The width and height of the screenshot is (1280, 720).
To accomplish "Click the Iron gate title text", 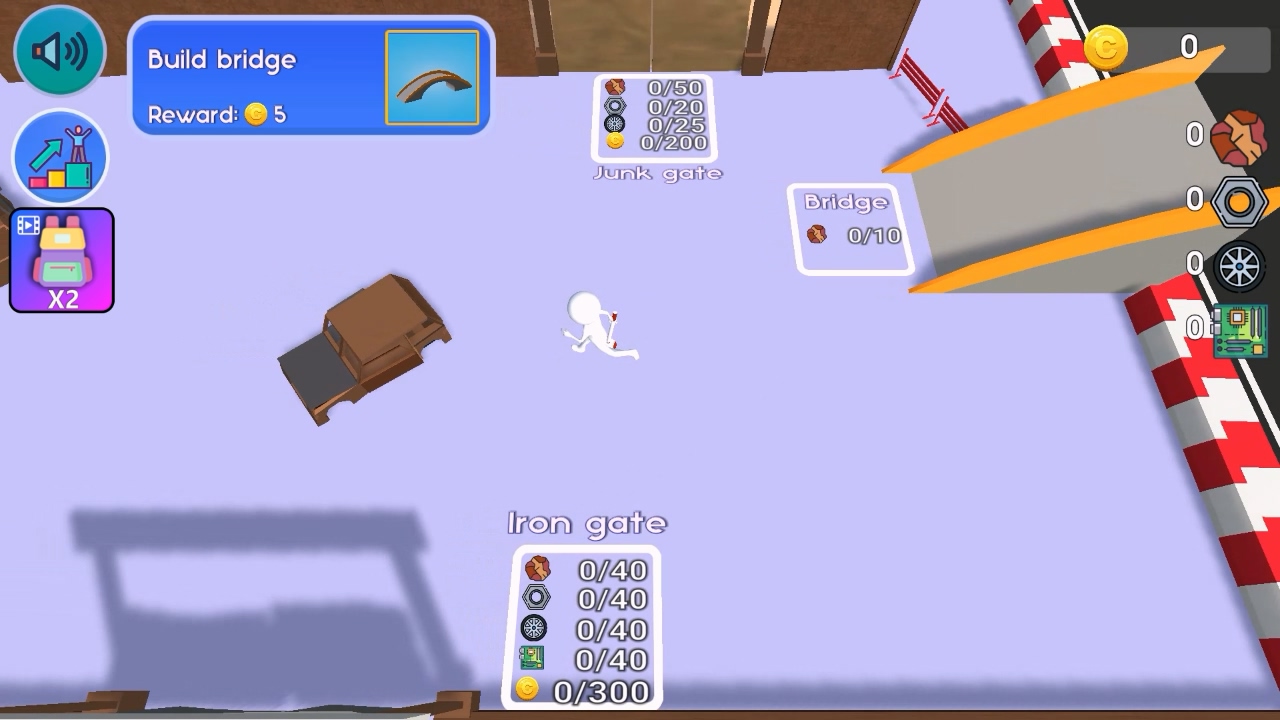I will point(585,522).
